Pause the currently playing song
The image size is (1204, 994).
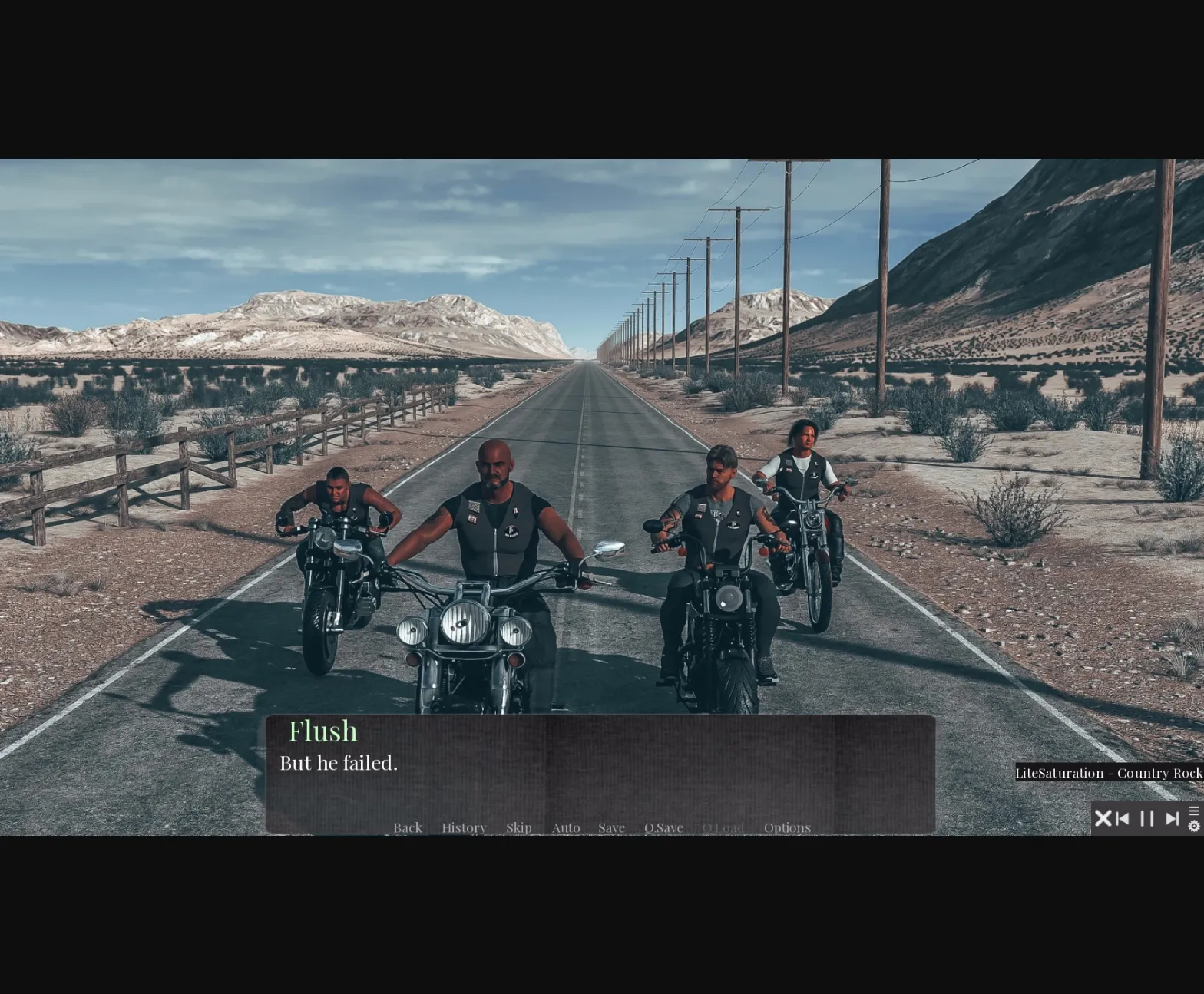tap(1146, 818)
